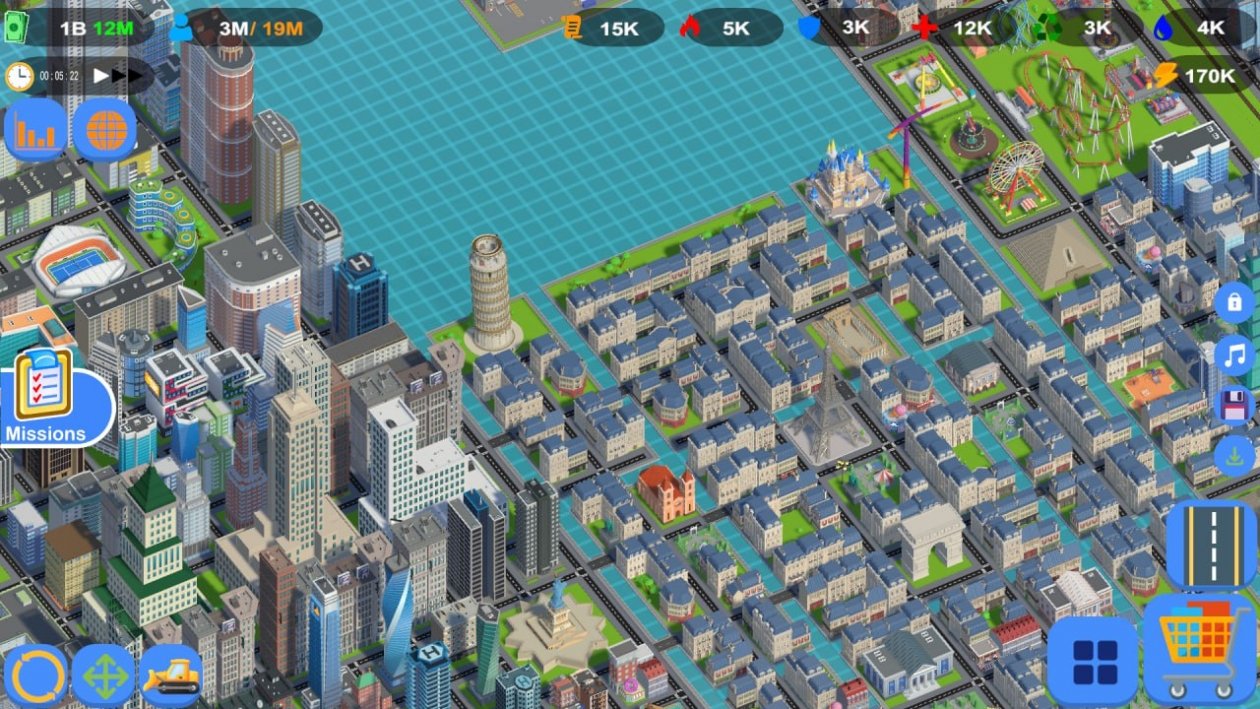Activate the bulldozer demolish tool
Screen dimensions: 1260x709
pyautogui.click(x=171, y=676)
